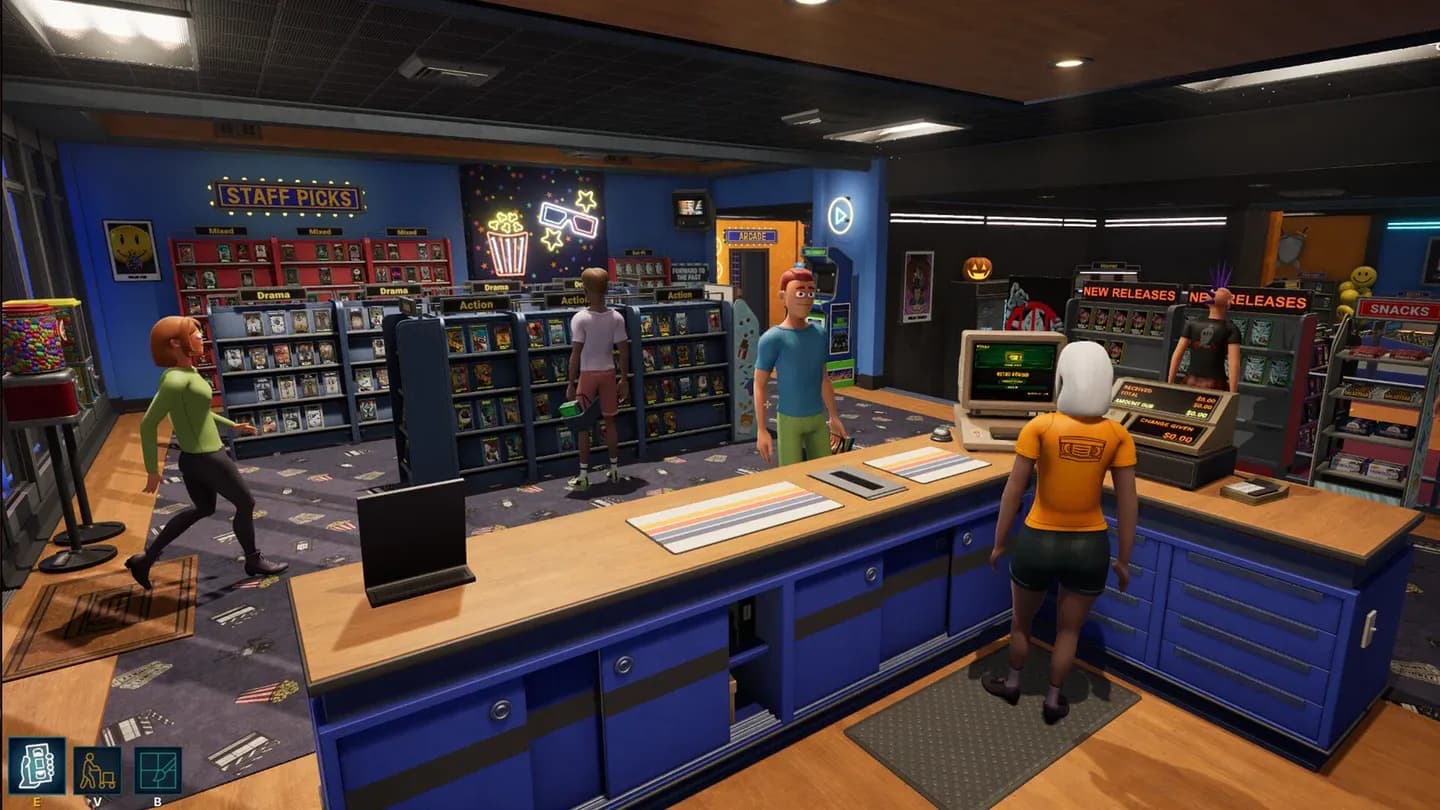1440x810 pixels.
Task: Click the NEW RELEASES shelf sign
Action: point(1128,291)
